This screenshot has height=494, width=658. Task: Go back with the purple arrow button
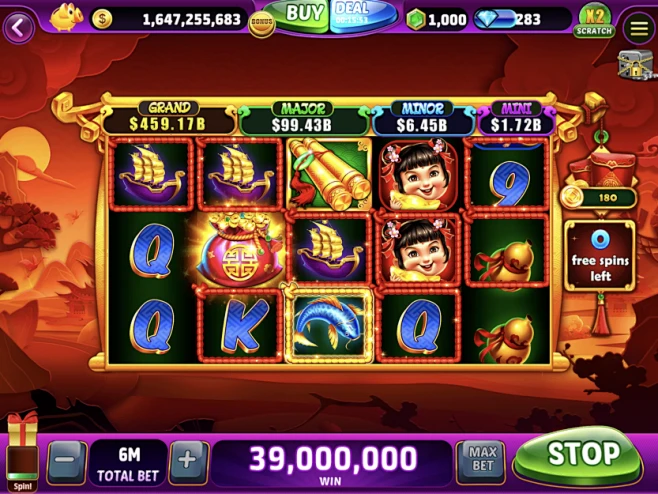pyautogui.click(x=17, y=26)
